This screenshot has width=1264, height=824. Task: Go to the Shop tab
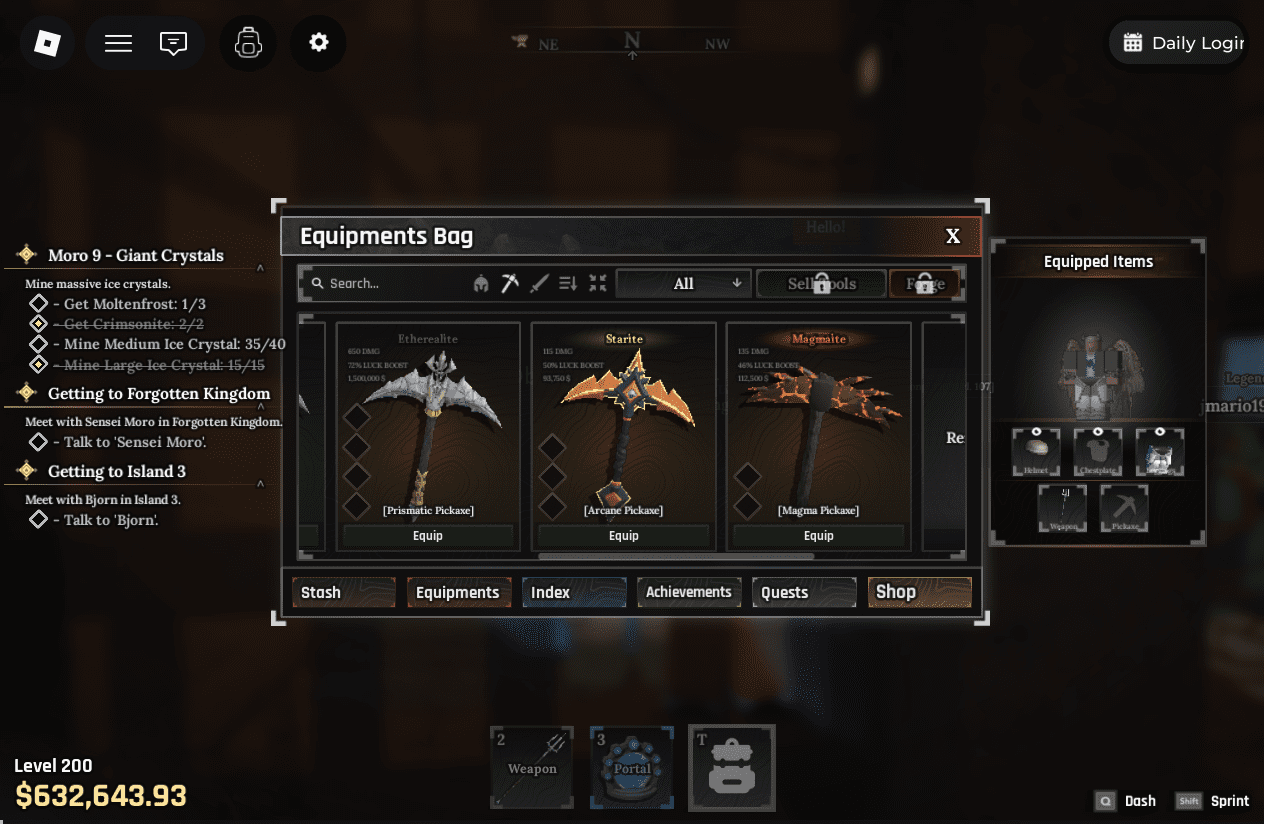919,592
